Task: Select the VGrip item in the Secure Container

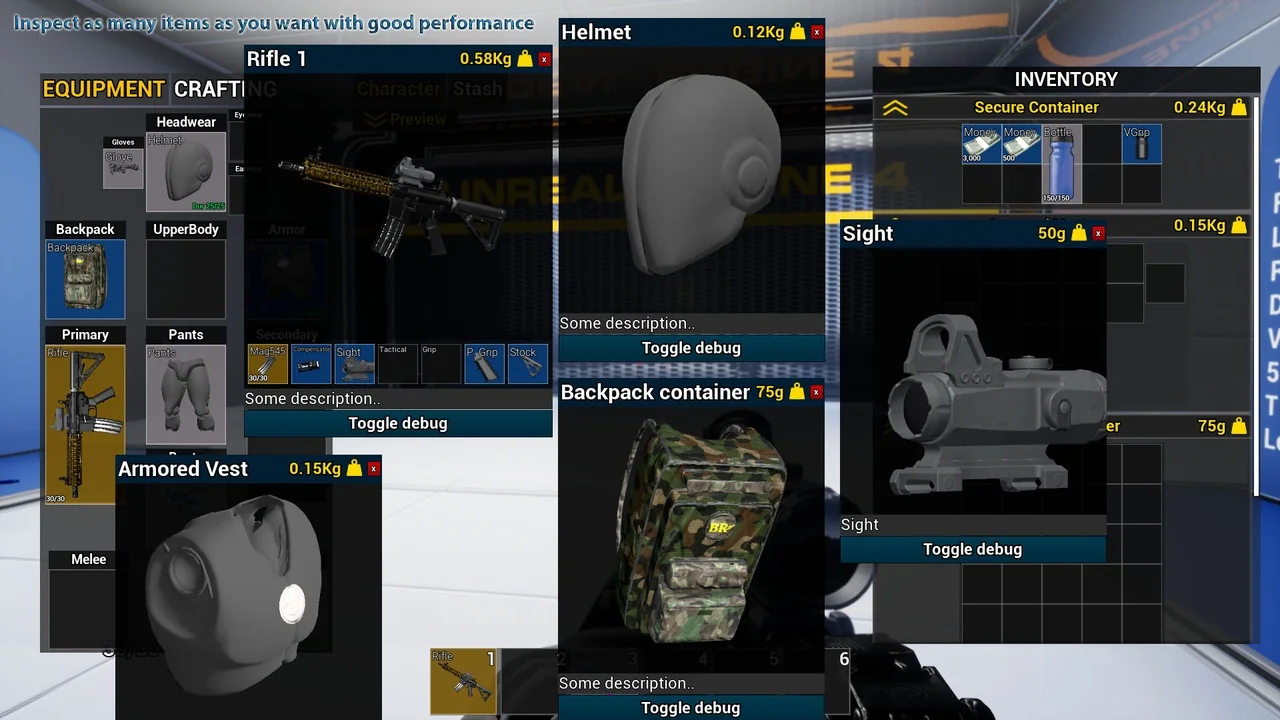Action: tap(1142, 145)
